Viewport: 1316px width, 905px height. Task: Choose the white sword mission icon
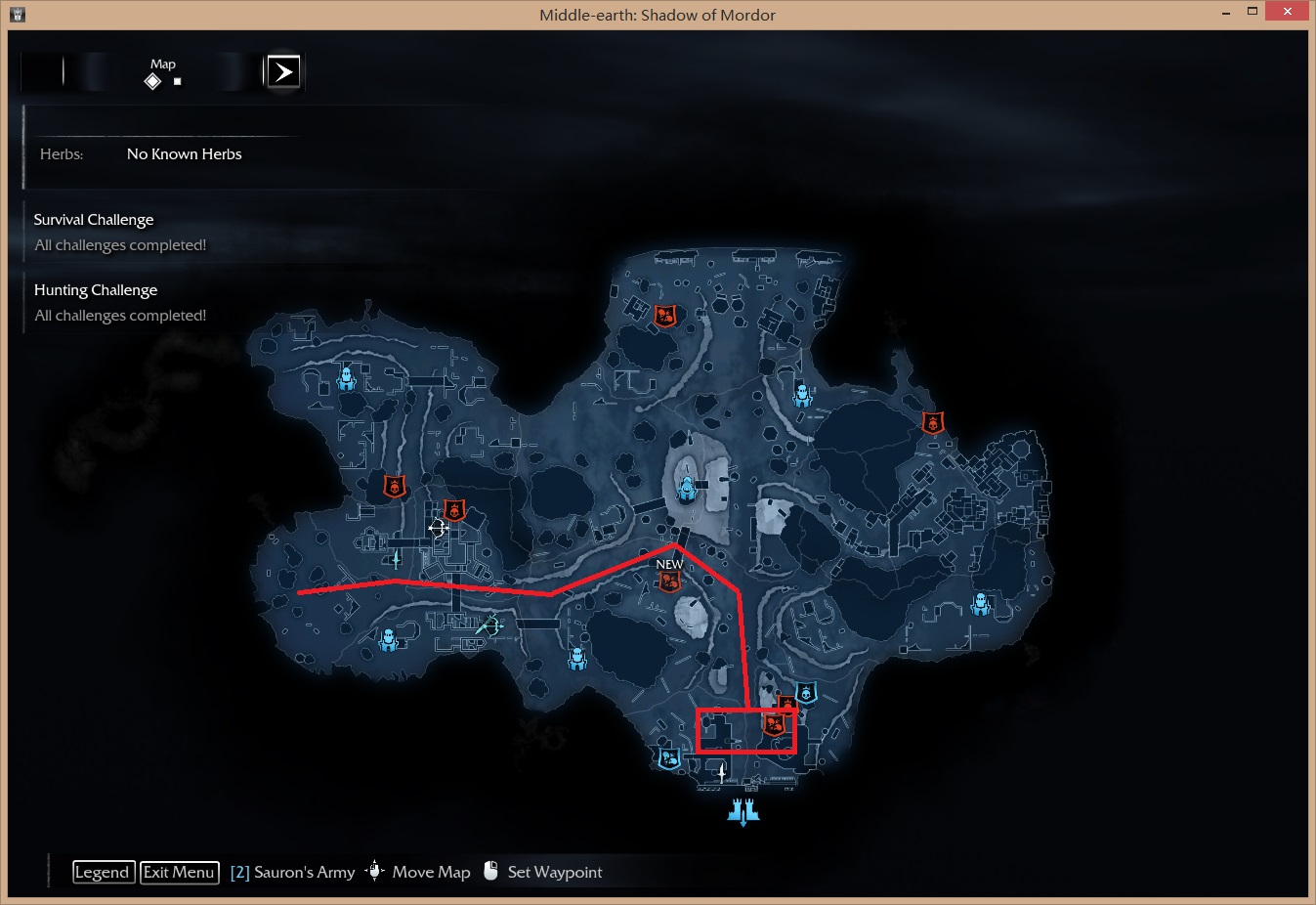point(722,773)
